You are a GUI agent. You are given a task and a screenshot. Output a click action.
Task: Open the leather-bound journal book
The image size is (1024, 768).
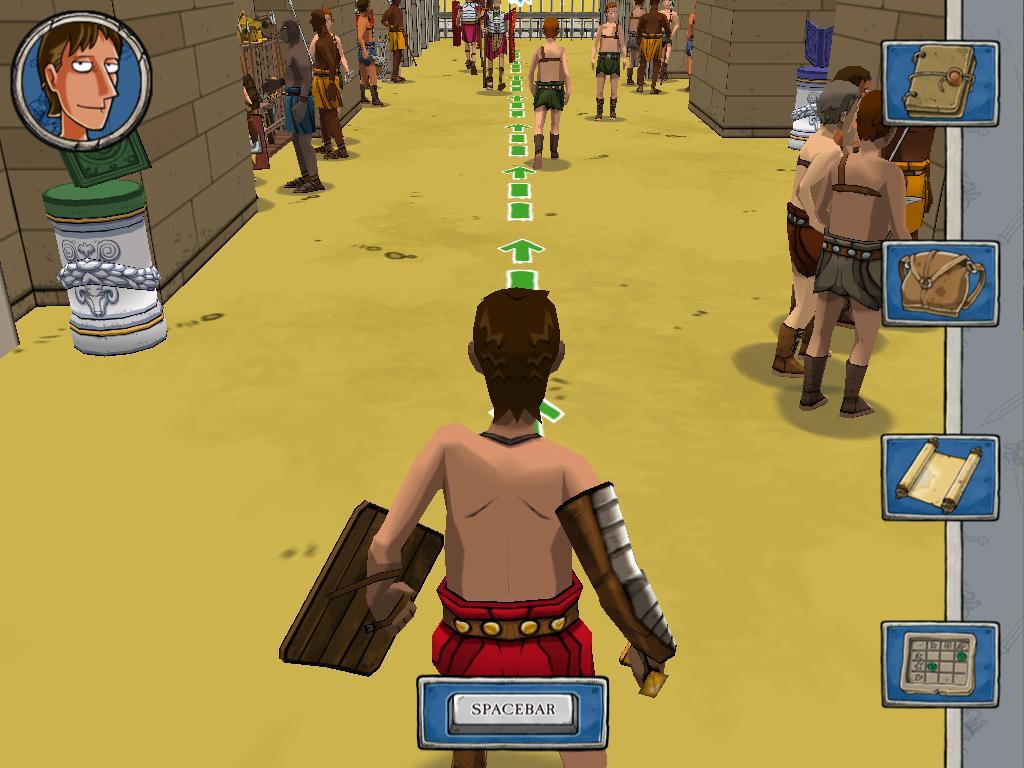coord(940,84)
